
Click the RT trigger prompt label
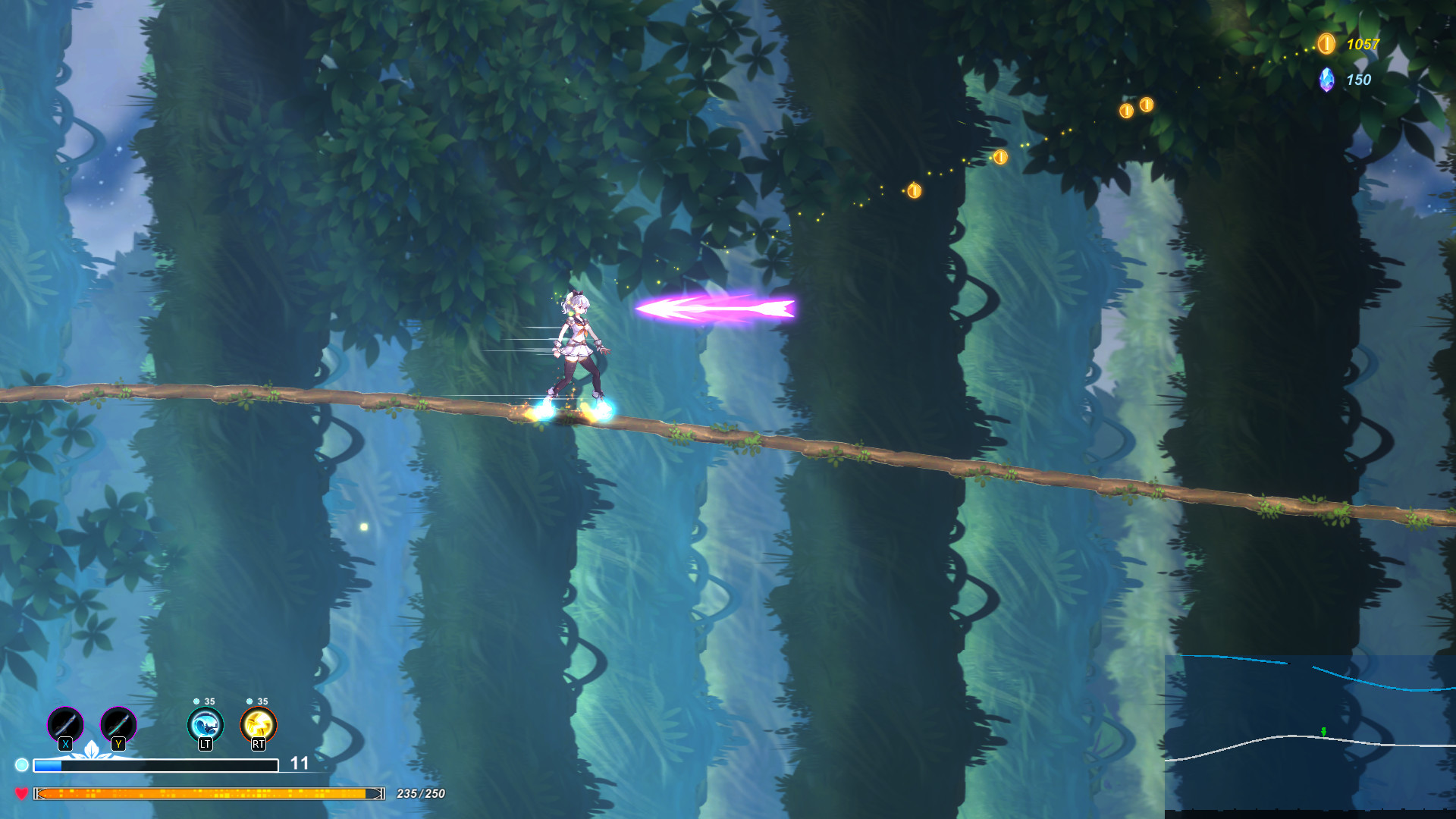pyautogui.click(x=258, y=746)
